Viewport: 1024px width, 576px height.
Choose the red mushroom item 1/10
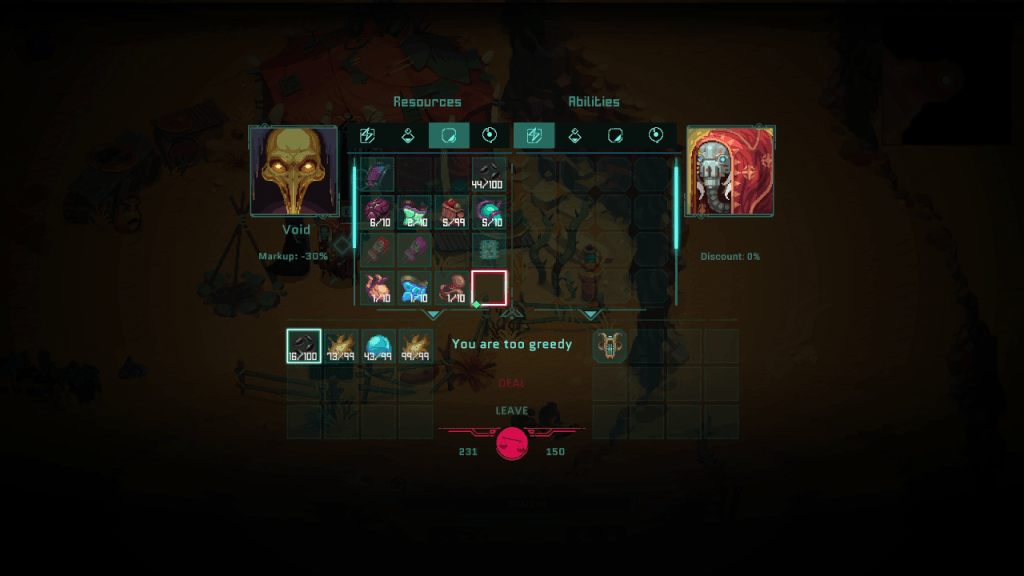point(452,288)
